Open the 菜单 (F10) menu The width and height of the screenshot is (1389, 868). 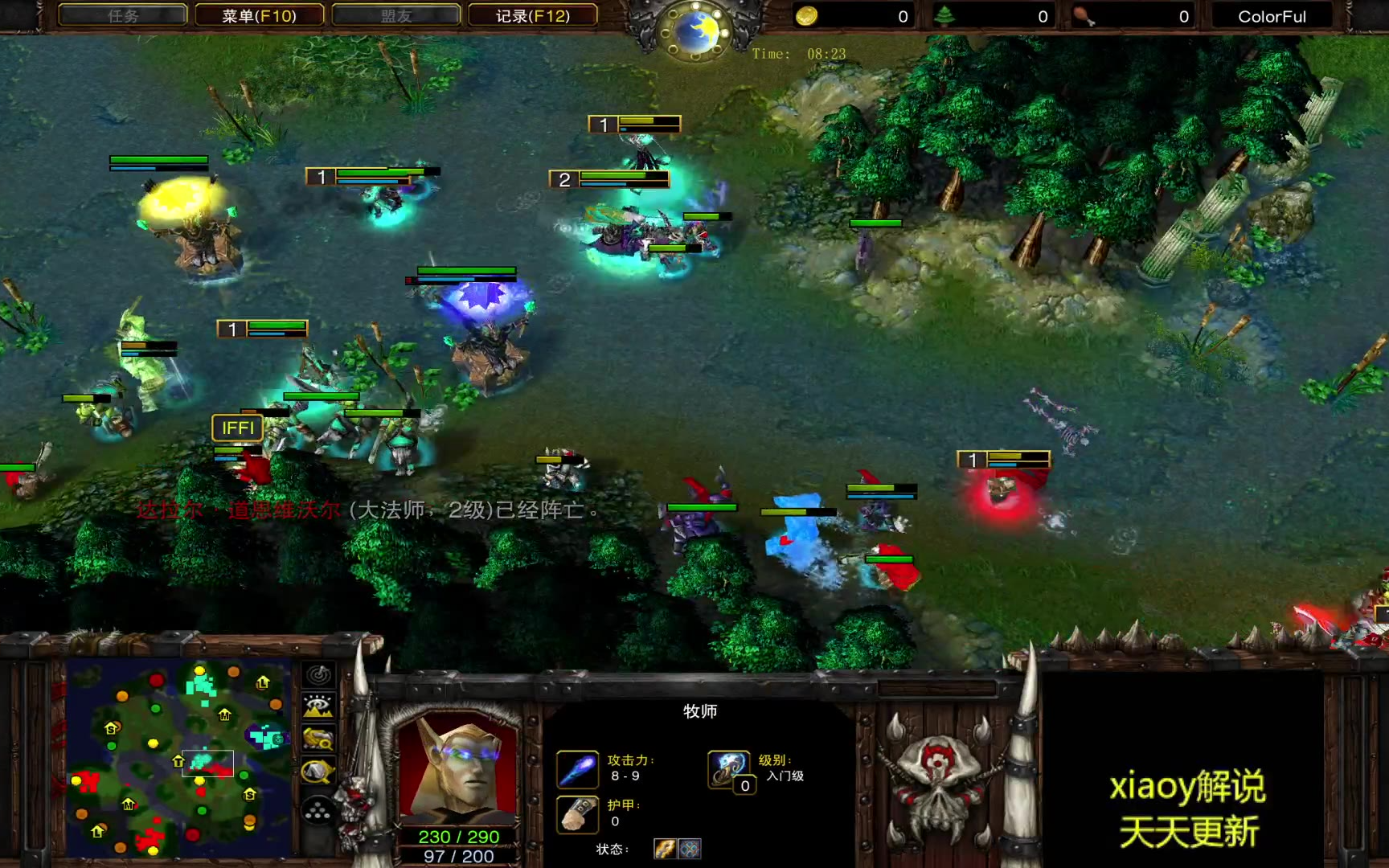(259, 16)
